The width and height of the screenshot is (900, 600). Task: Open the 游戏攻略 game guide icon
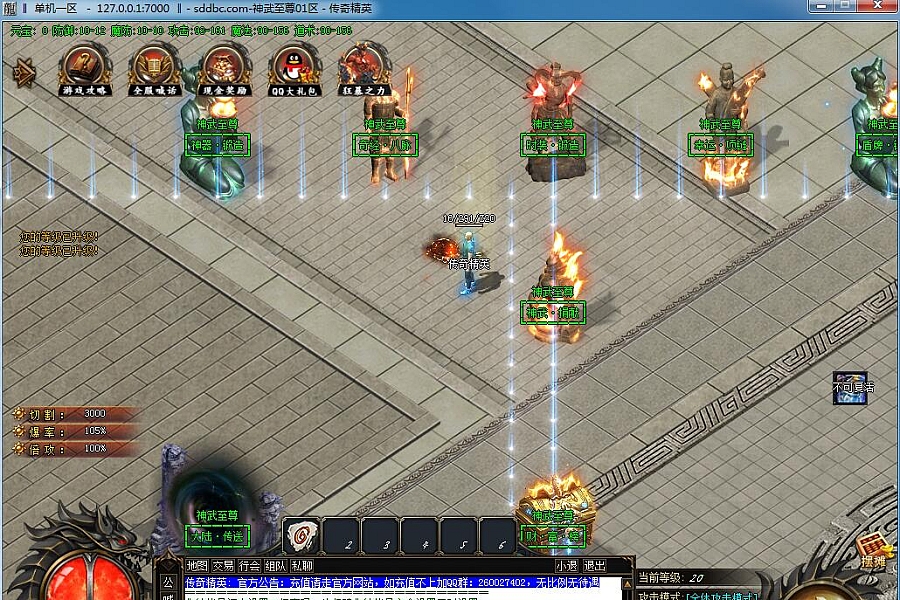85,66
